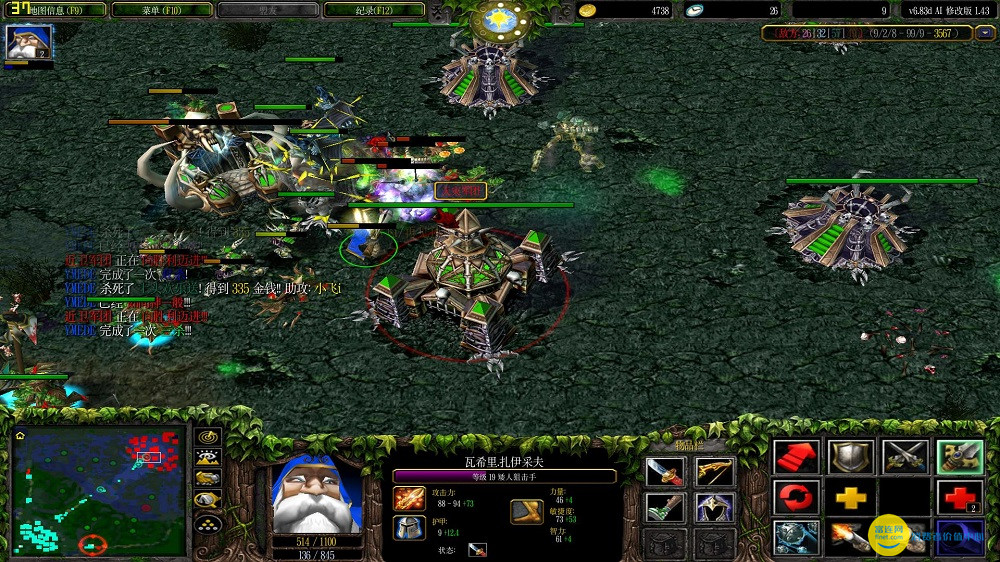Toggle minimap ally color mode button

208,479
